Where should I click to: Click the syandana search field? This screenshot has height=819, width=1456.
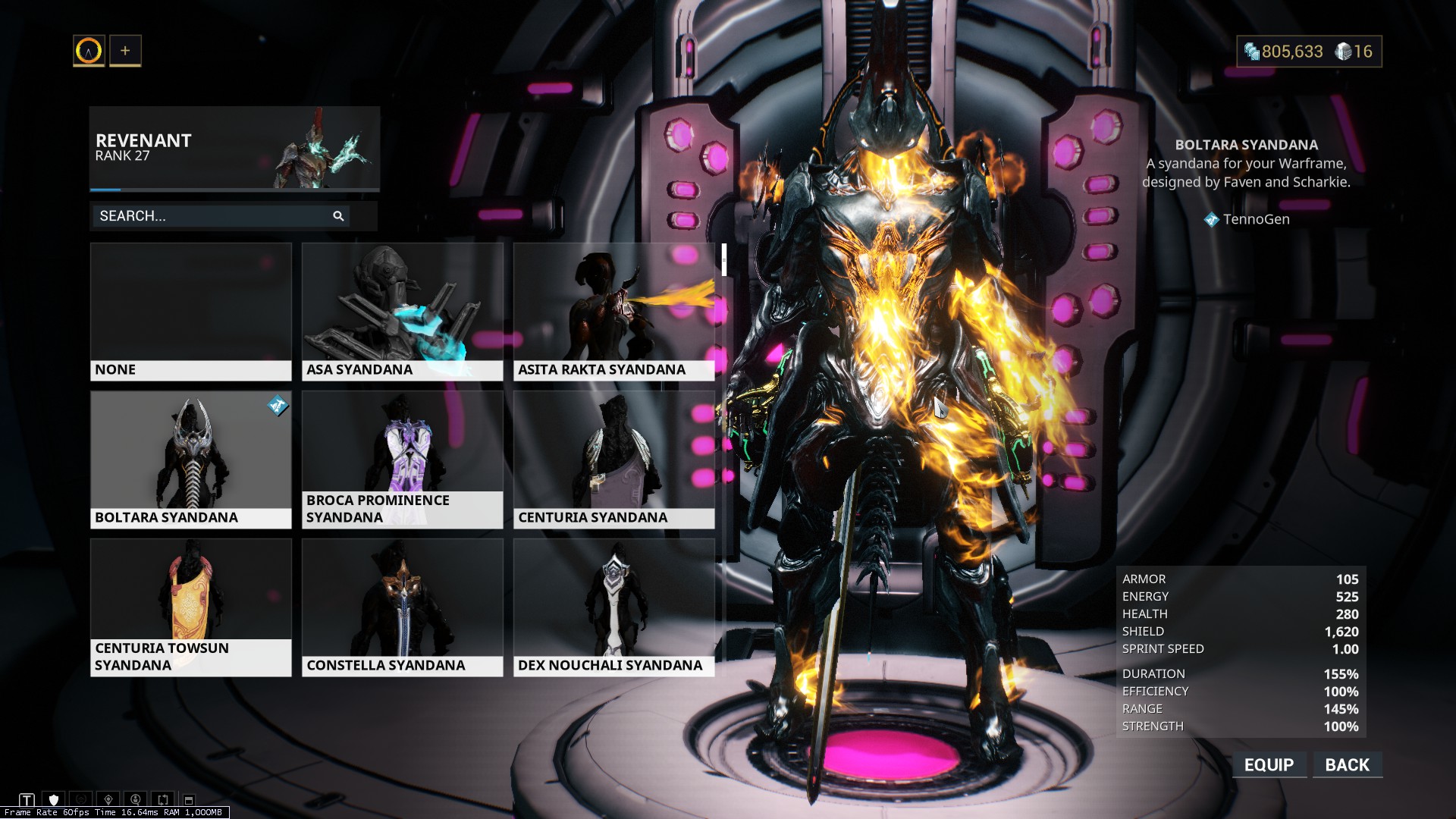pyautogui.click(x=212, y=216)
